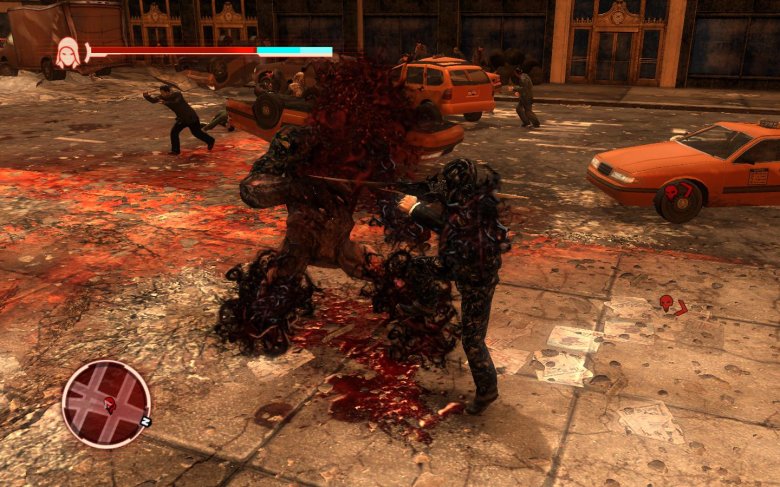The width and height of the screenshot is (780, 487).
Task: Click the red skull objective marker
Action: [x=666, y=302]
